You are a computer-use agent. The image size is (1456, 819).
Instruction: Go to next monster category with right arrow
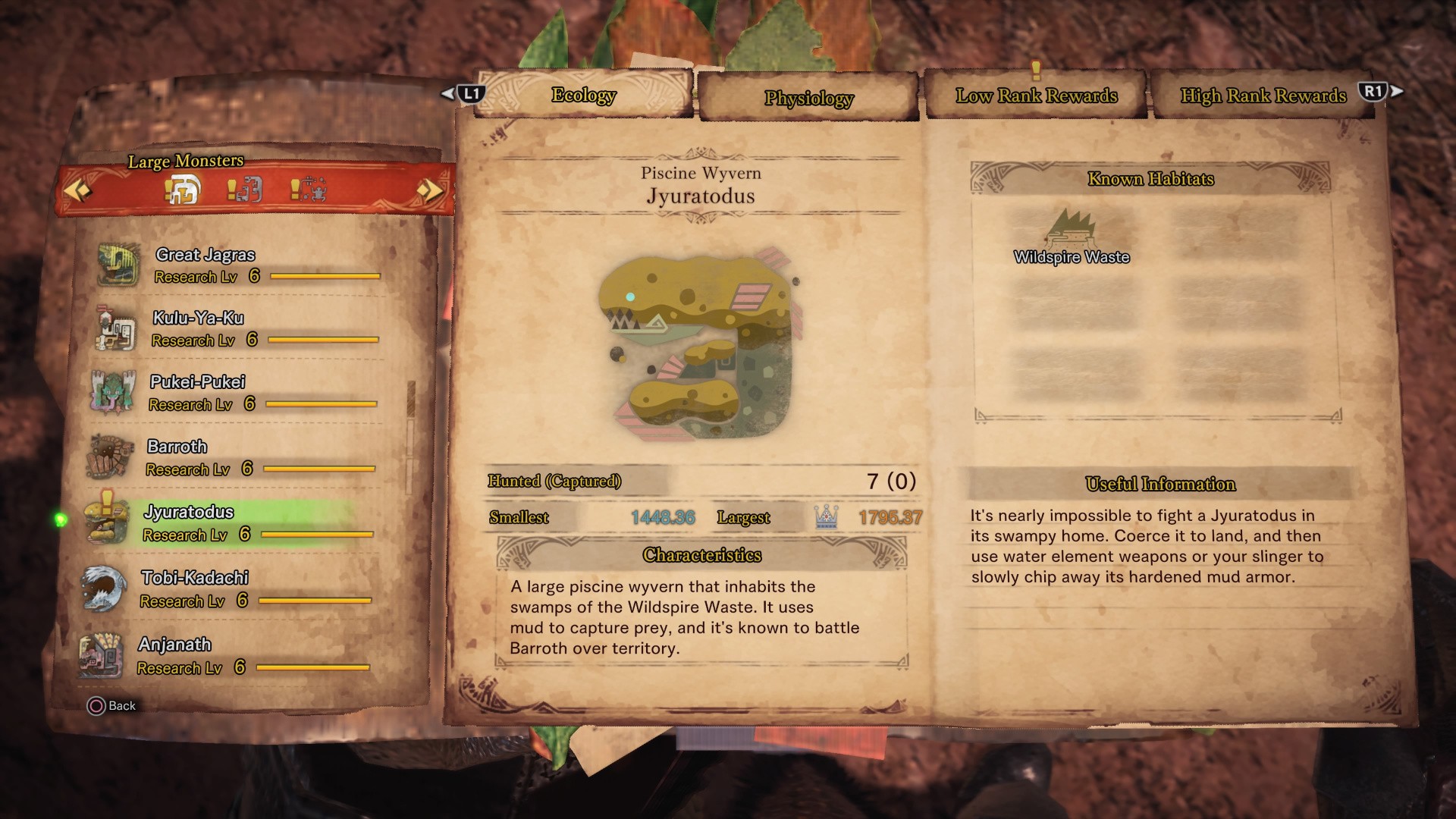429,190
